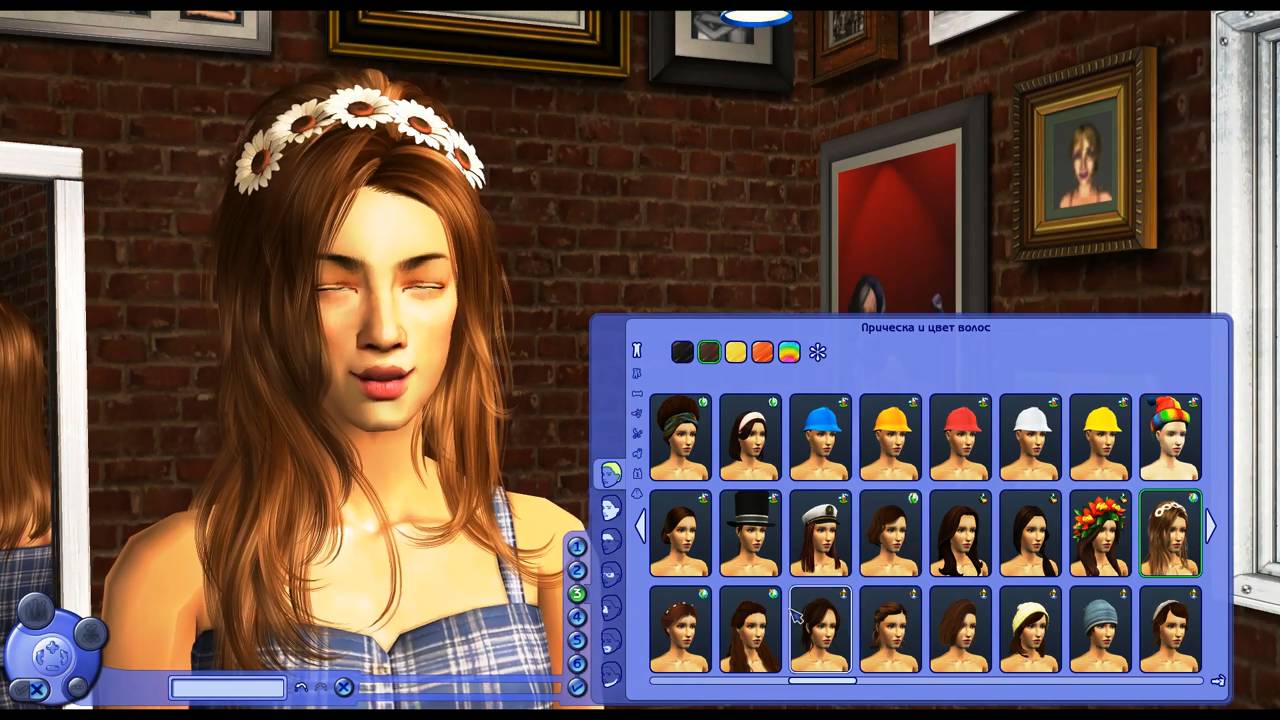This screenshot has height=720, width=1280.
Task: Go to the previous hairstyles page
Action: [x=640, y=526]
